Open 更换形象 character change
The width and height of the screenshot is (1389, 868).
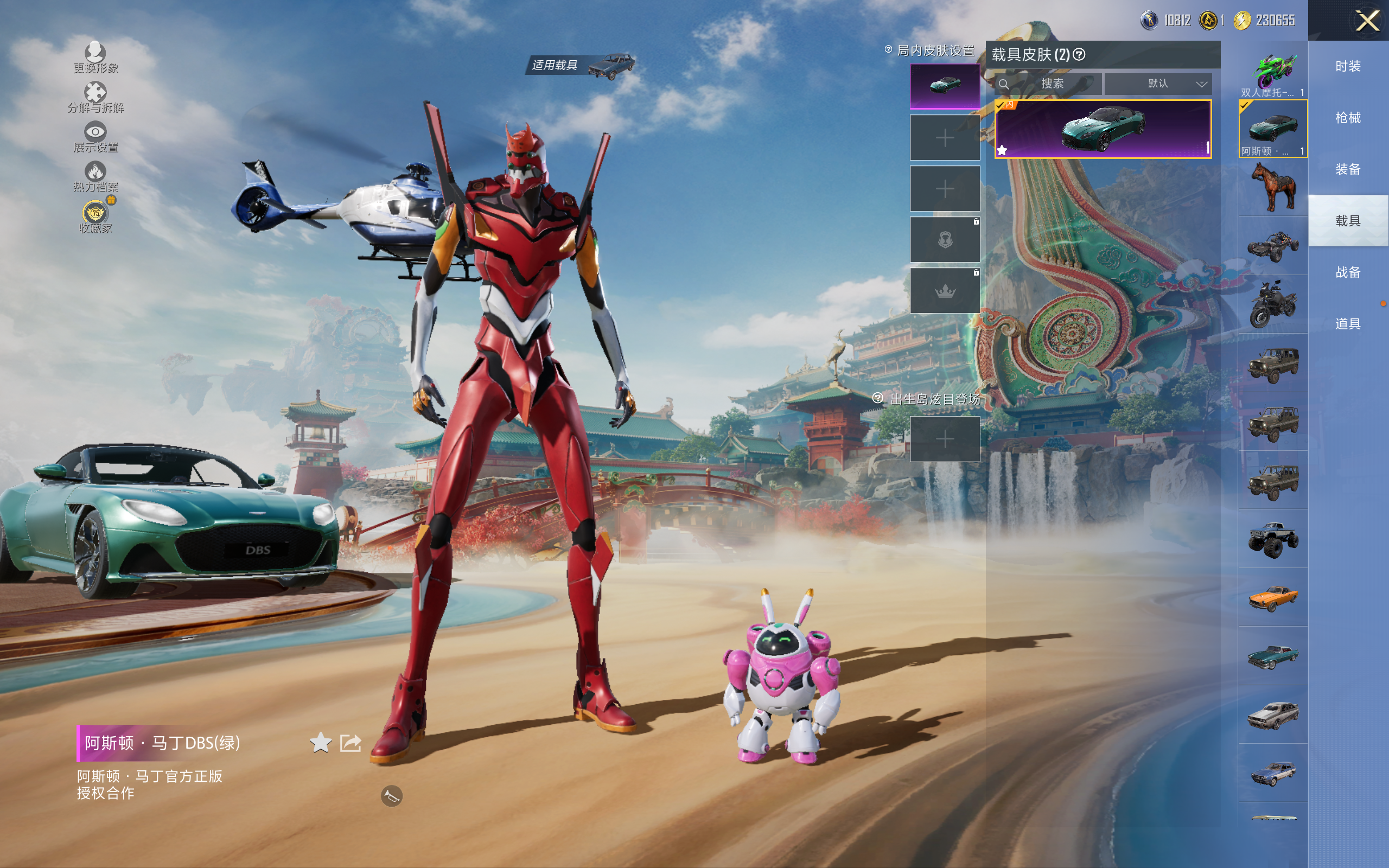coord(95,58)
